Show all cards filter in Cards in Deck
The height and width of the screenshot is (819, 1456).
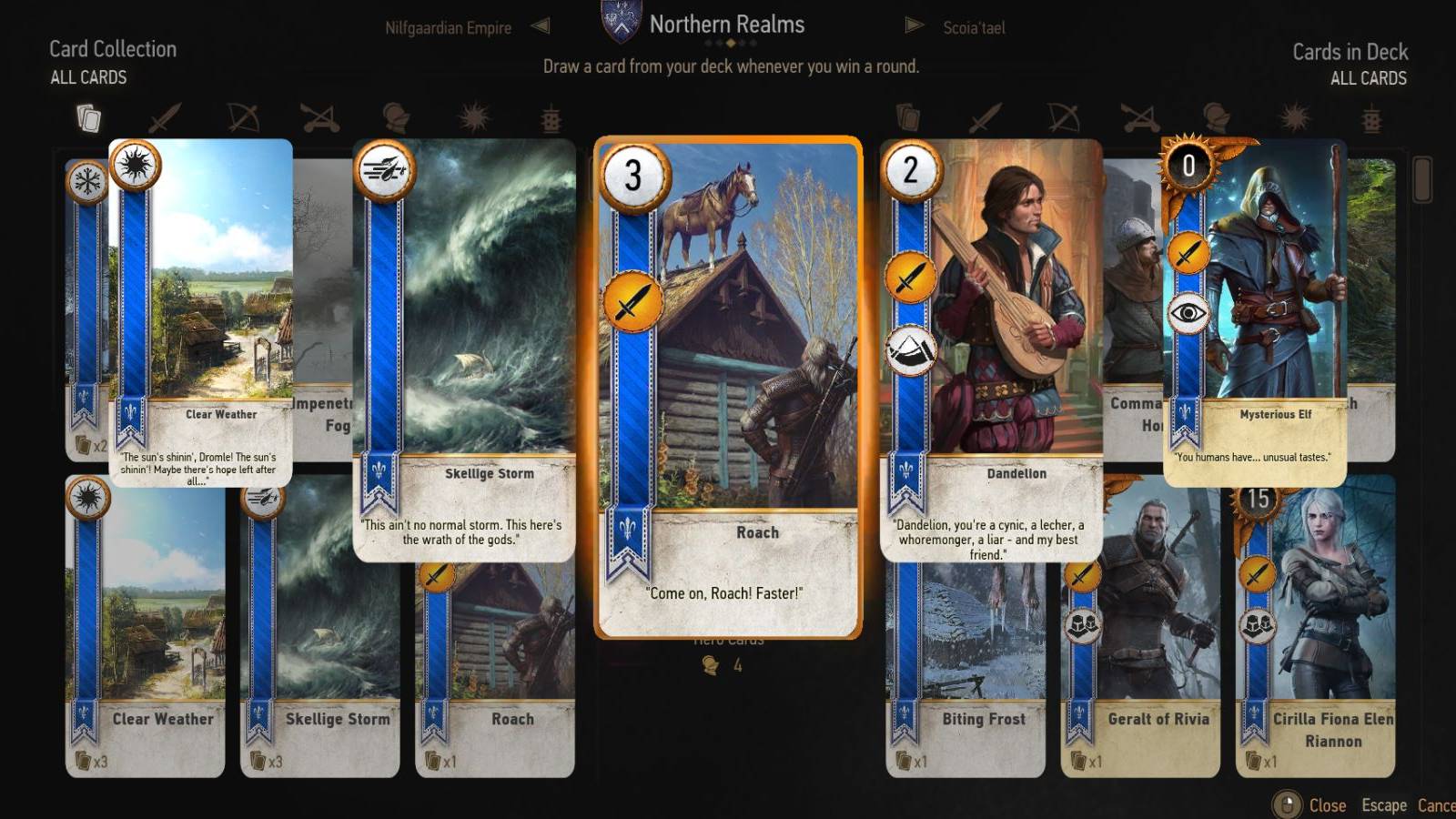909,118
